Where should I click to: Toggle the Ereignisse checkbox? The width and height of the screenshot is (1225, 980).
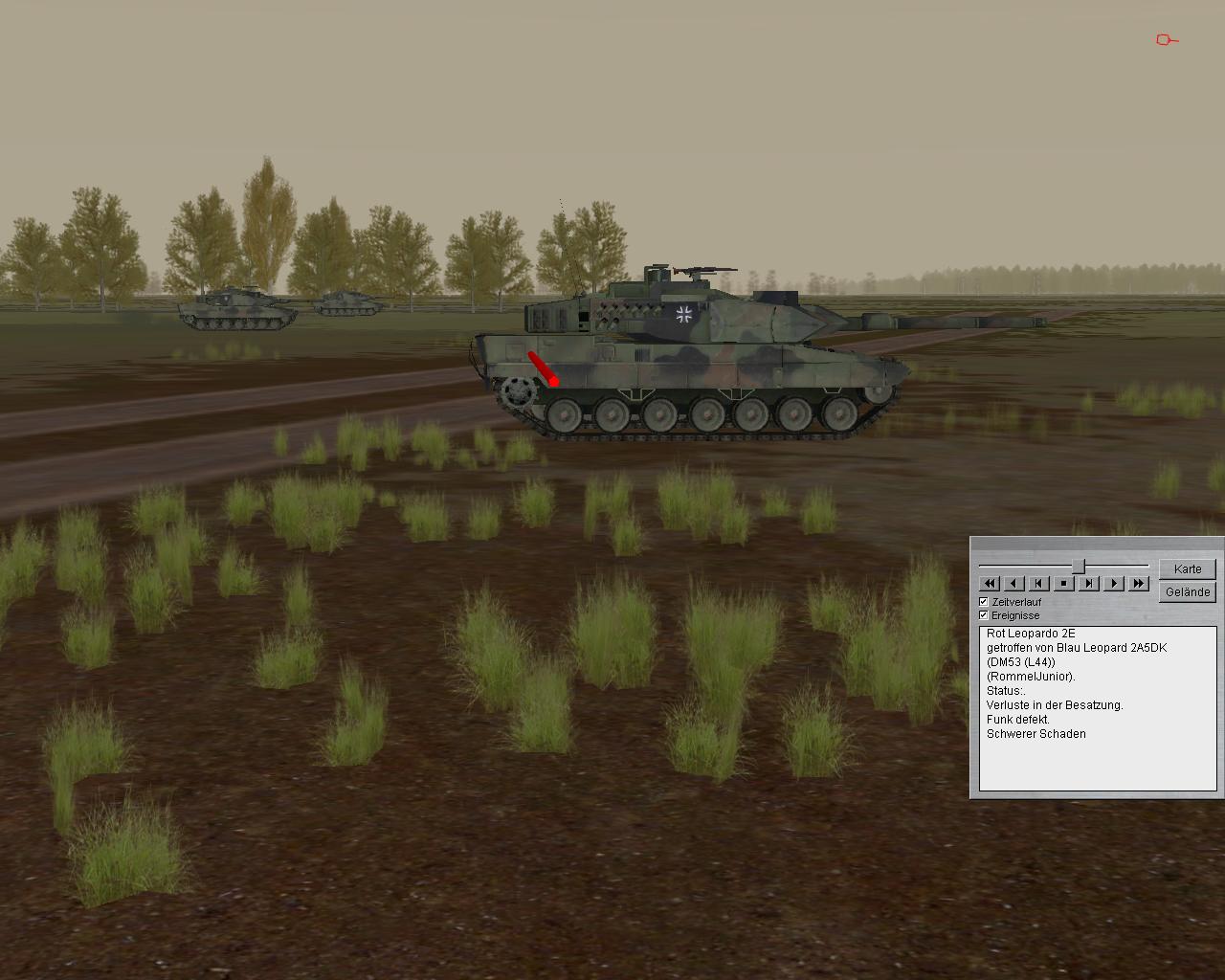(x=984, y=614)
